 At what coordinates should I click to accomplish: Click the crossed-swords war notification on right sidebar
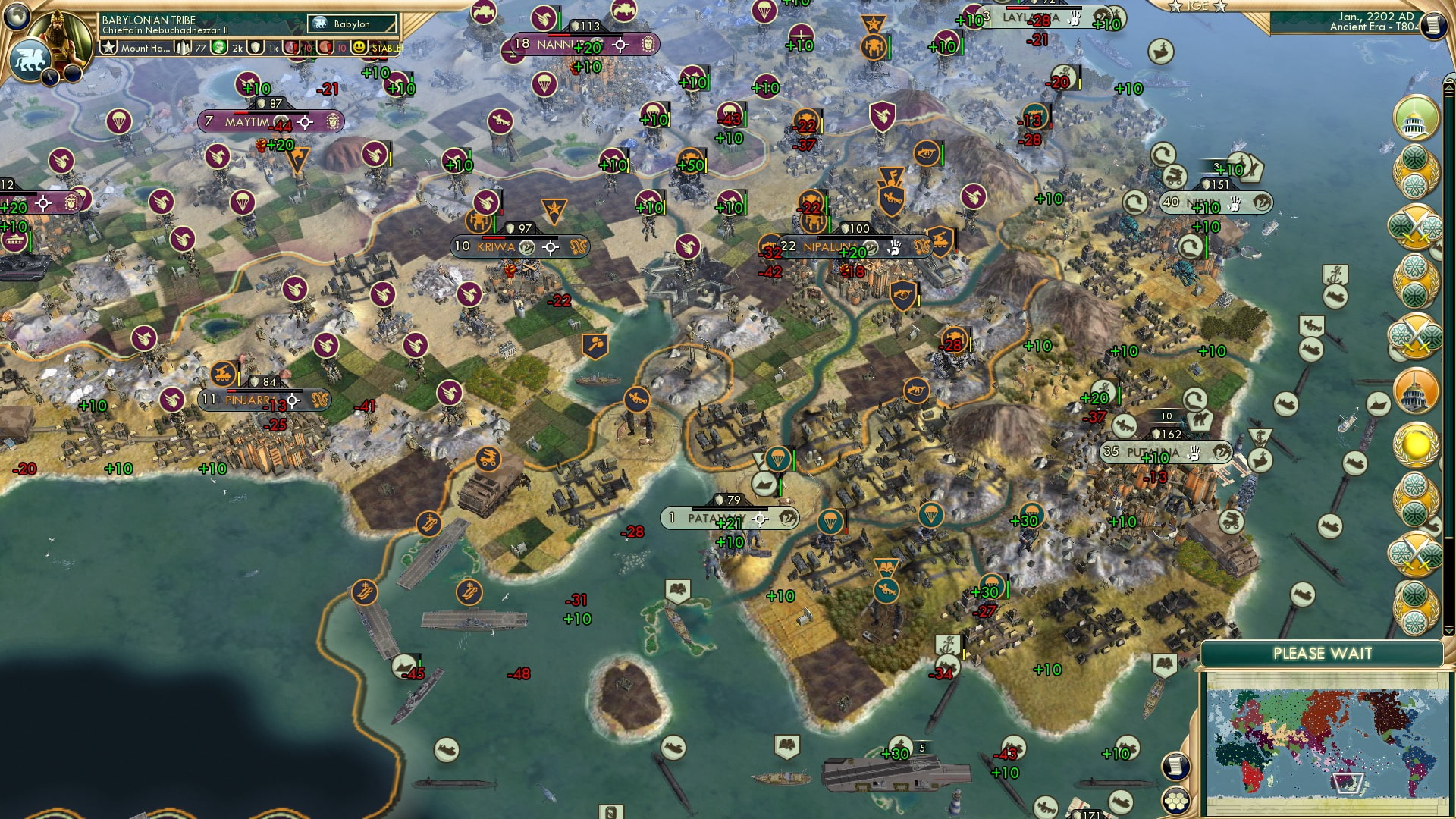(x=1415, y=224)
